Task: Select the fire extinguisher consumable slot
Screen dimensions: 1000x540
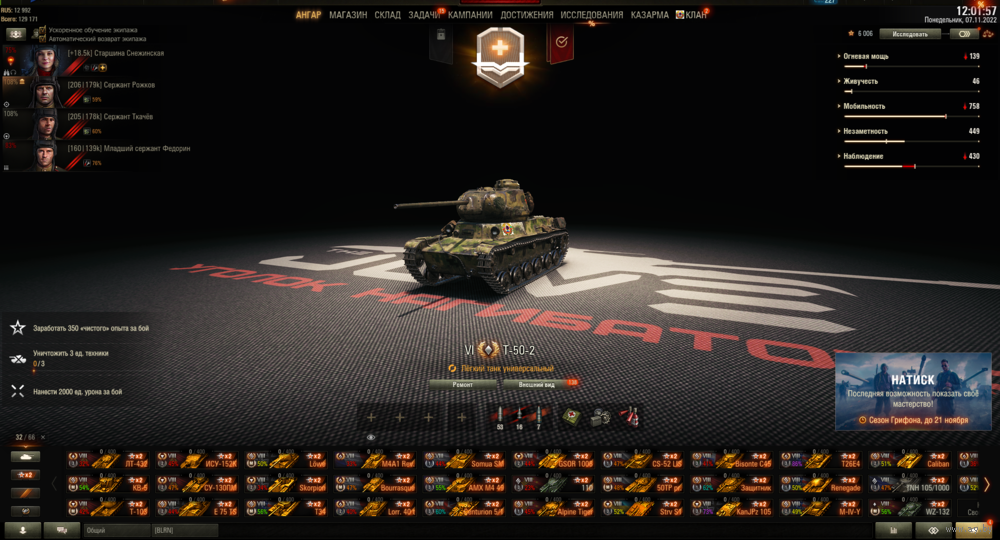Action: (630, 417)
